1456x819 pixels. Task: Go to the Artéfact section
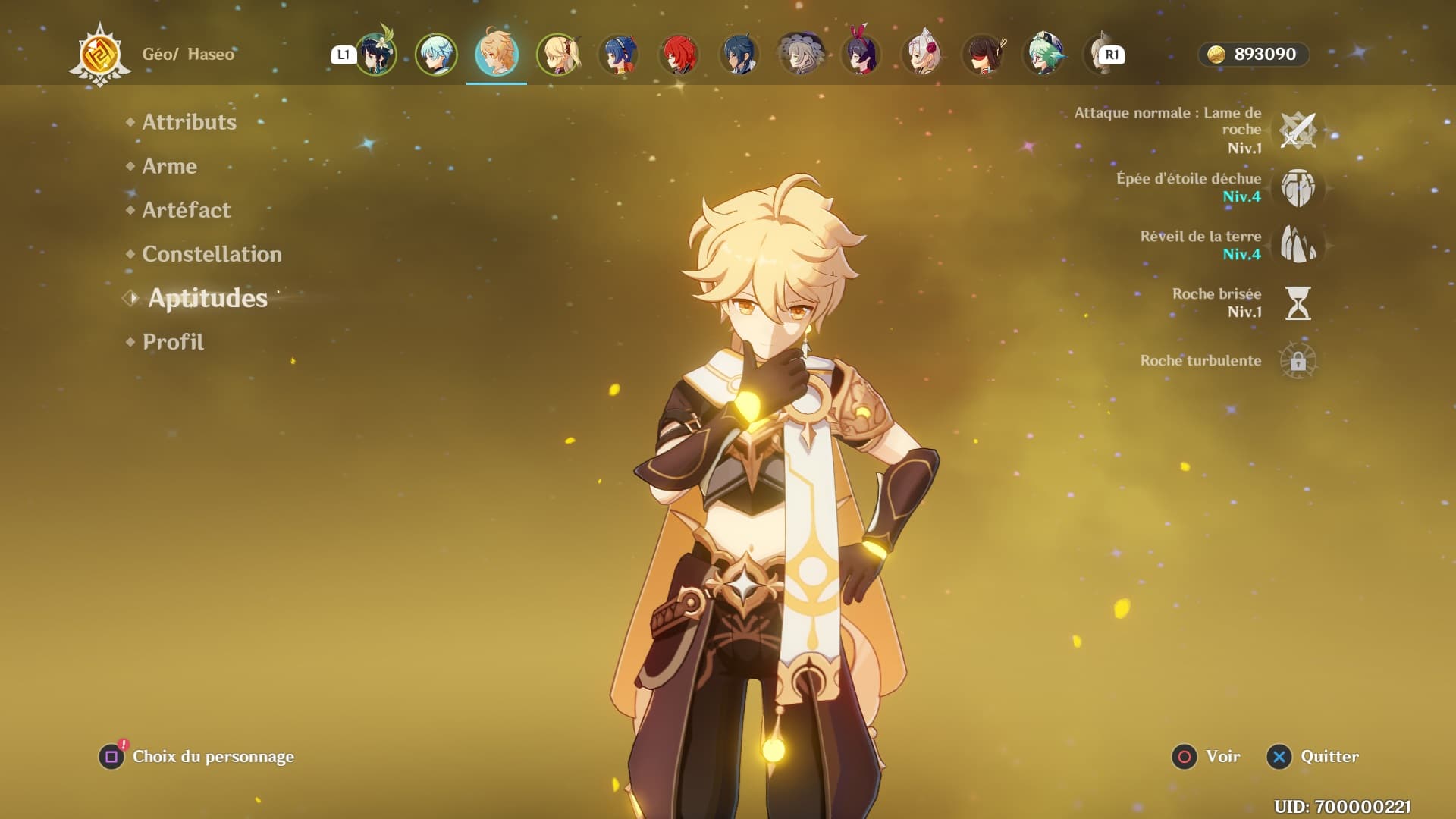[x=186, y=210]
